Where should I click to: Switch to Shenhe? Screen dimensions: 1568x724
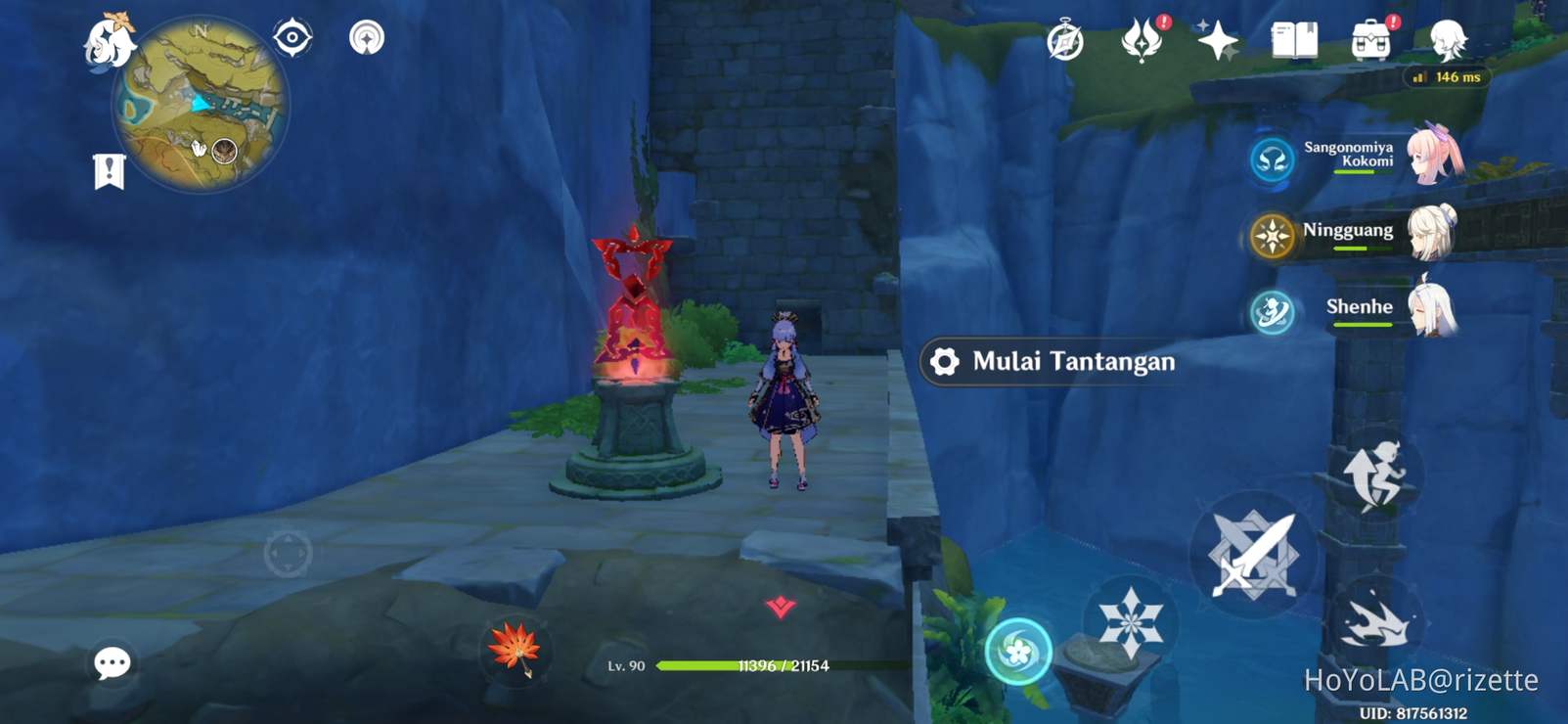tap(1272, 310)
